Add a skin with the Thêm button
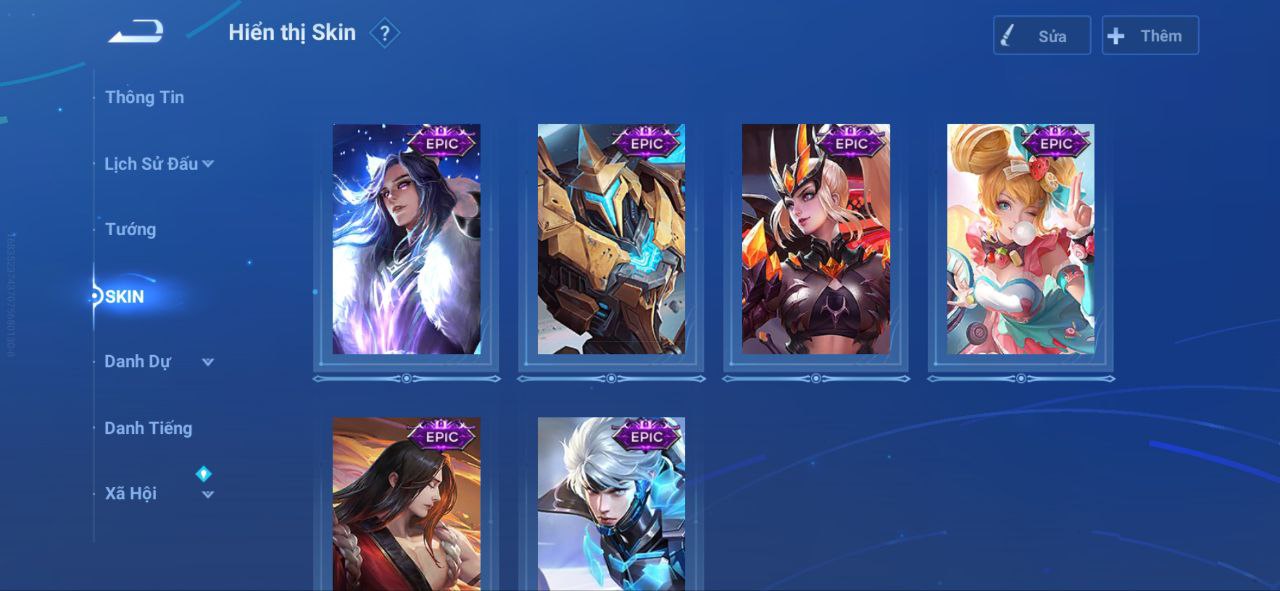Viewport: 1280px width, 591px height. [x=1149, y=36]
